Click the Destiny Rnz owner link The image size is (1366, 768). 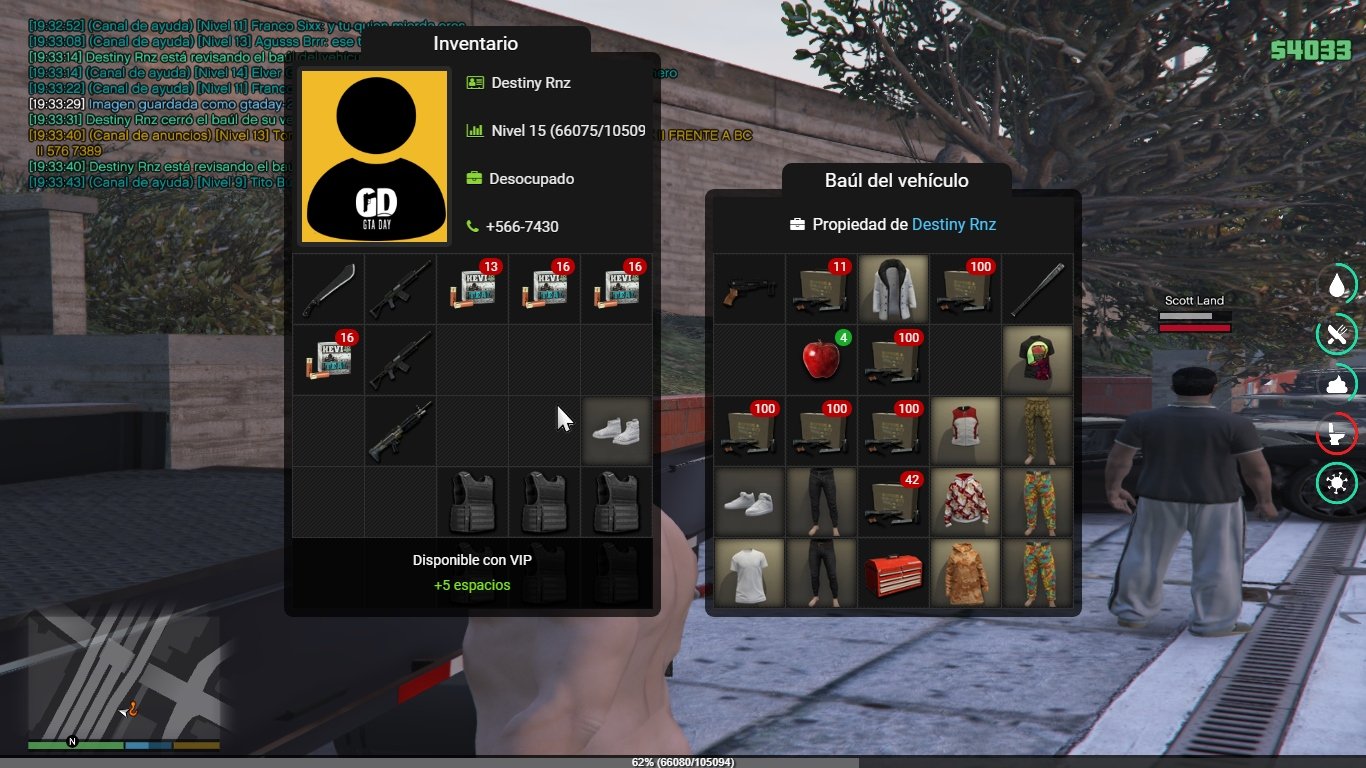(x=953, y=225)
